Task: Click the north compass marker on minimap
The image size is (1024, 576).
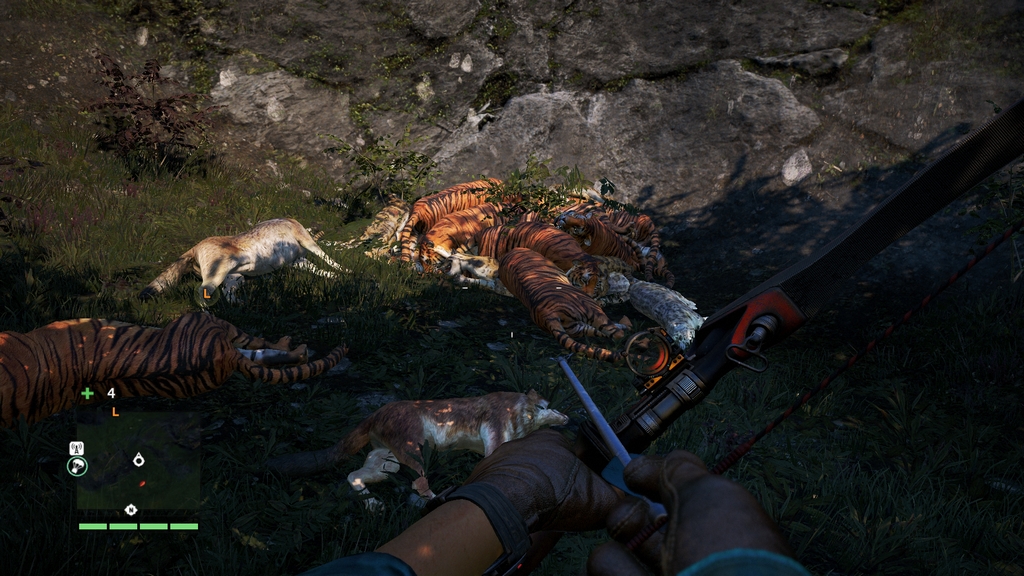Action: pyautogui.click(x=130, y=510)
